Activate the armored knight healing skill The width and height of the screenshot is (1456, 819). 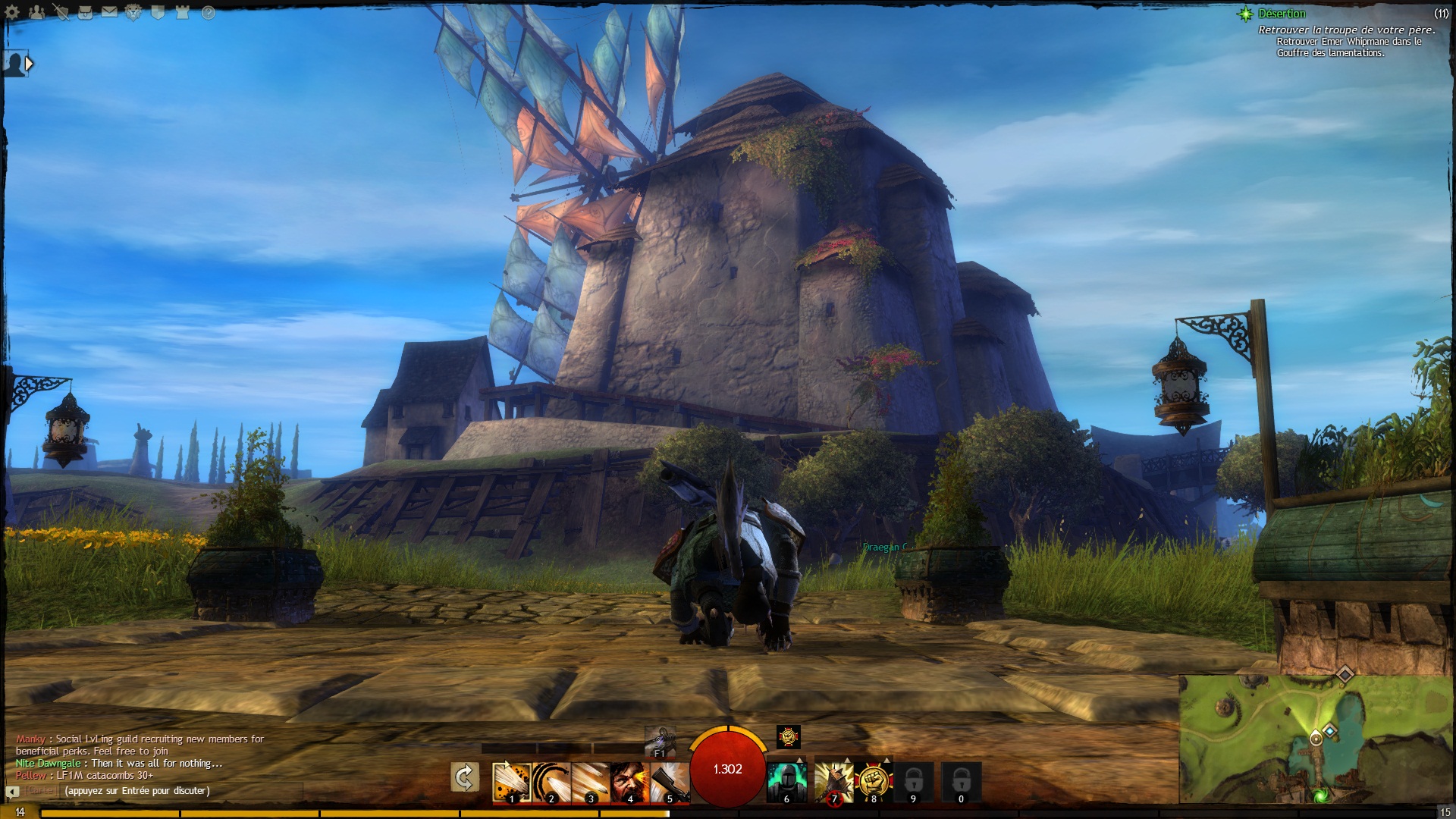click(x=786, y=782)
